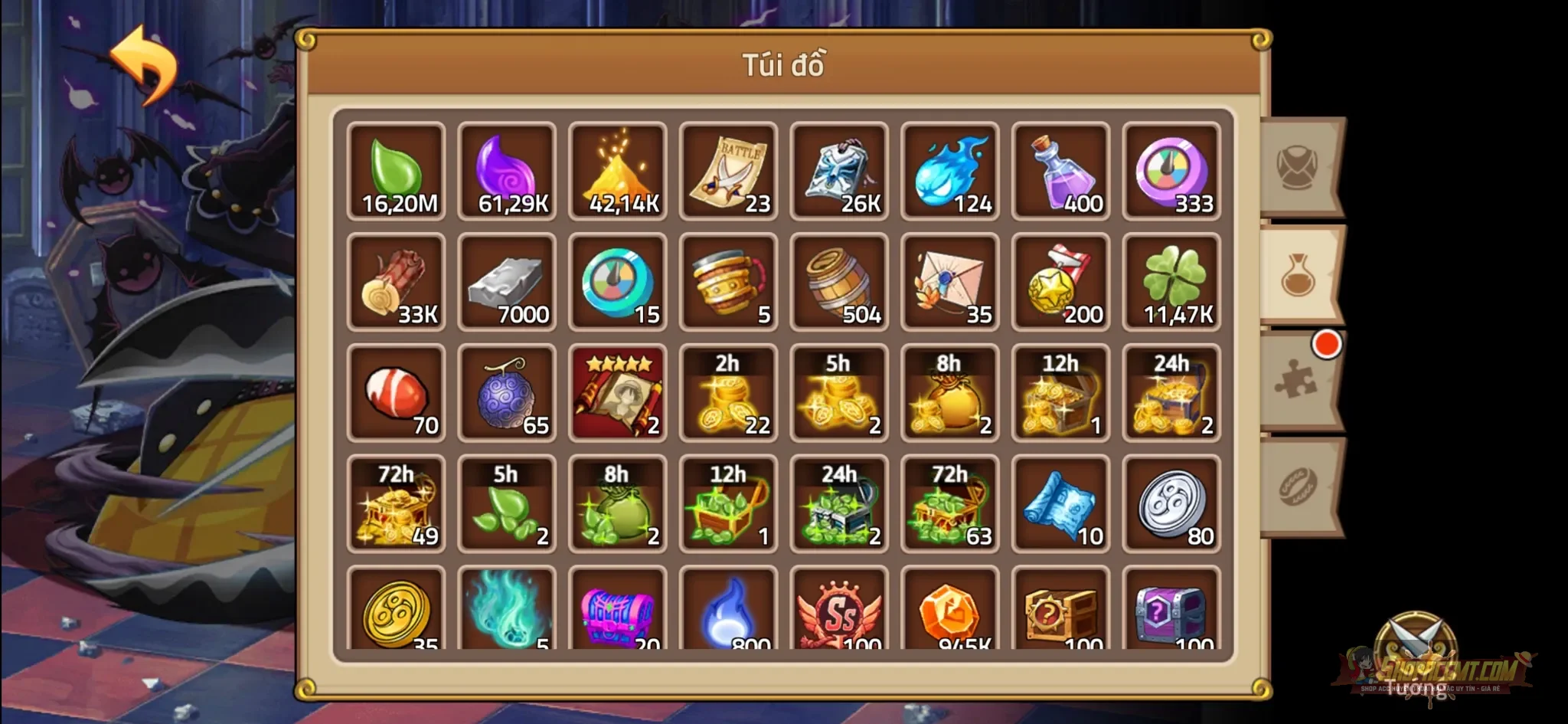Open the purple potion bottle with count 400
Viewport: 1568px width, 724px height.
click(1060, 169)
